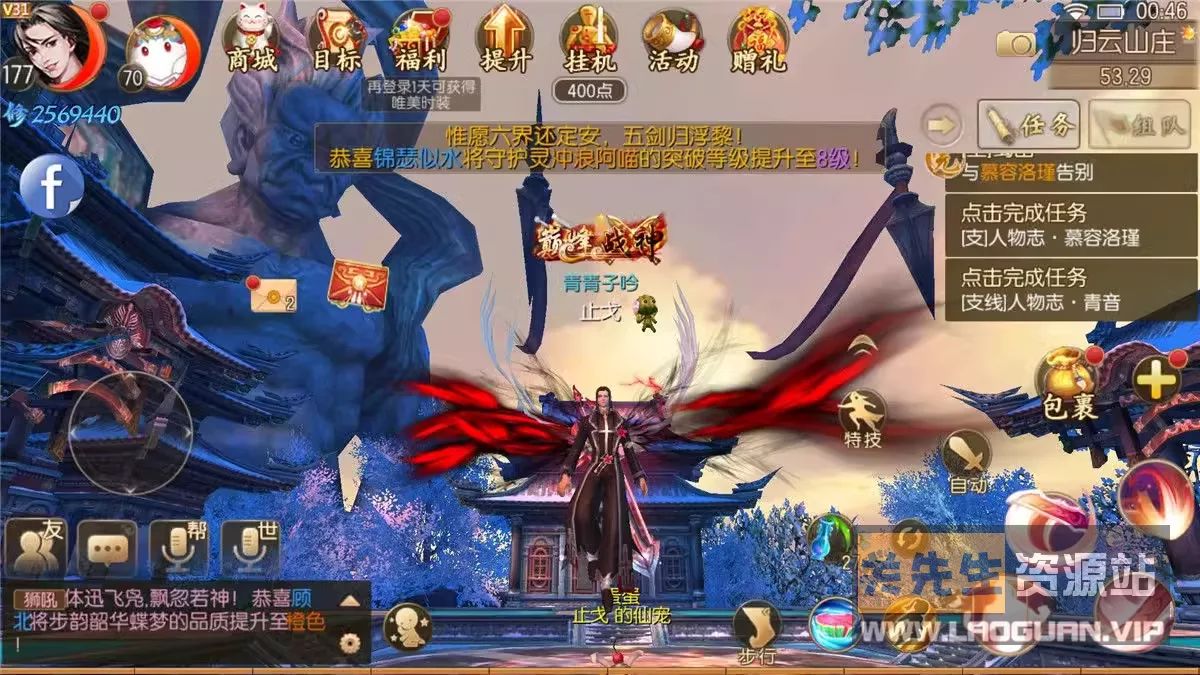Click the Facebook button

click(51, 187)
